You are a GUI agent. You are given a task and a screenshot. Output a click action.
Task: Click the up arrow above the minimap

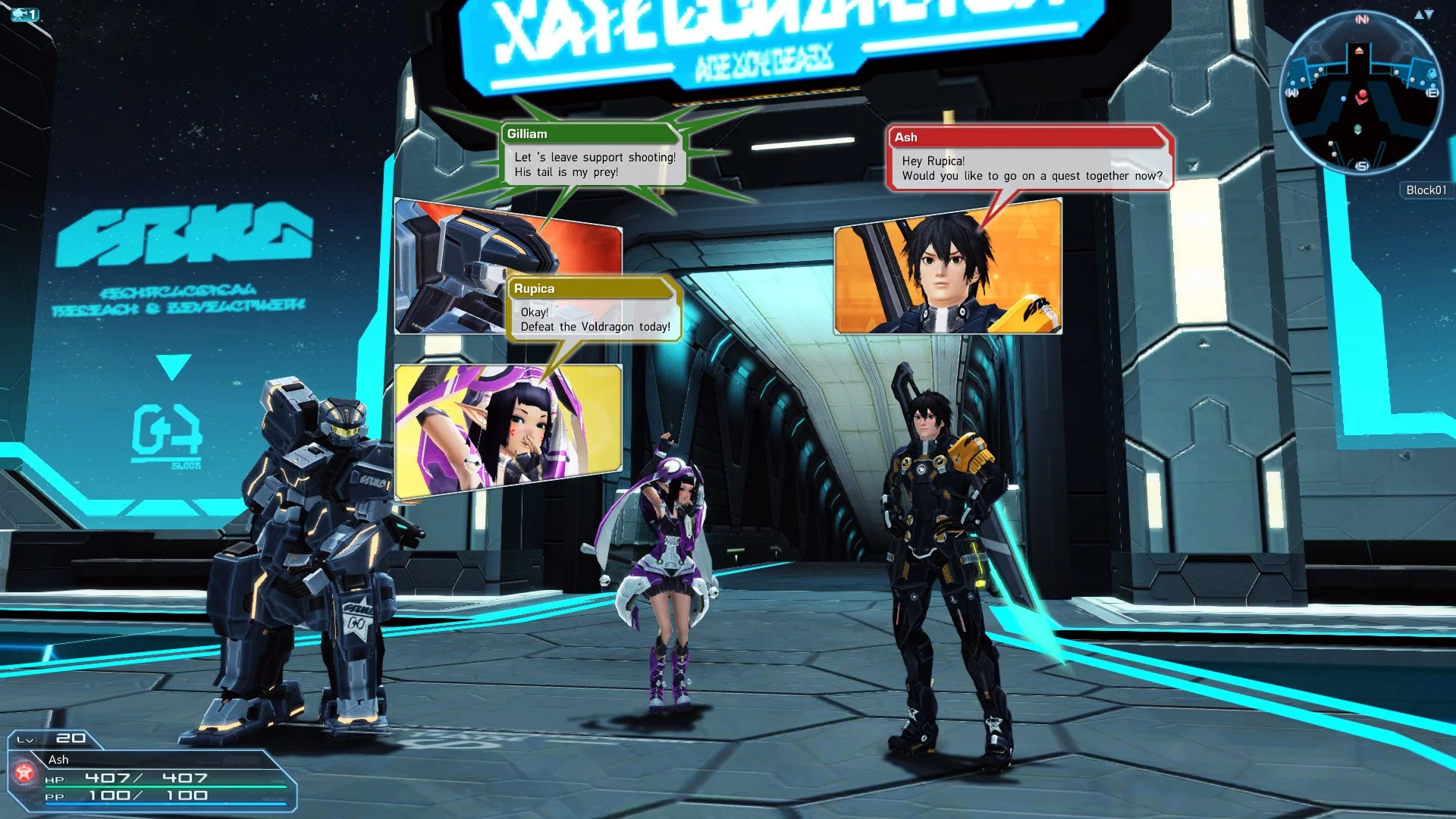pos(1418,14)
